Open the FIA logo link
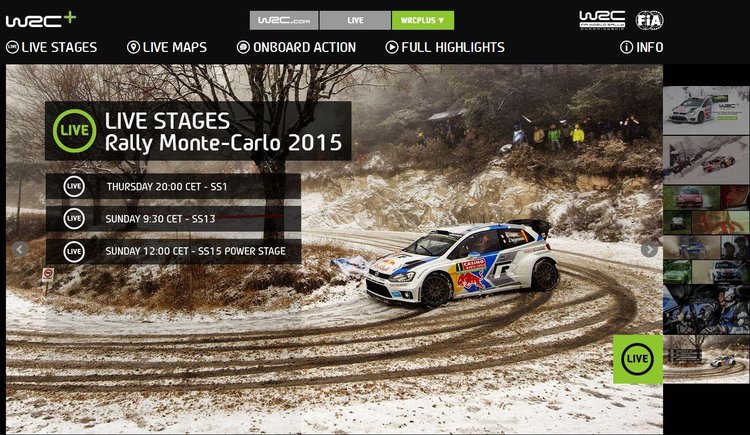 coord(649,20)
